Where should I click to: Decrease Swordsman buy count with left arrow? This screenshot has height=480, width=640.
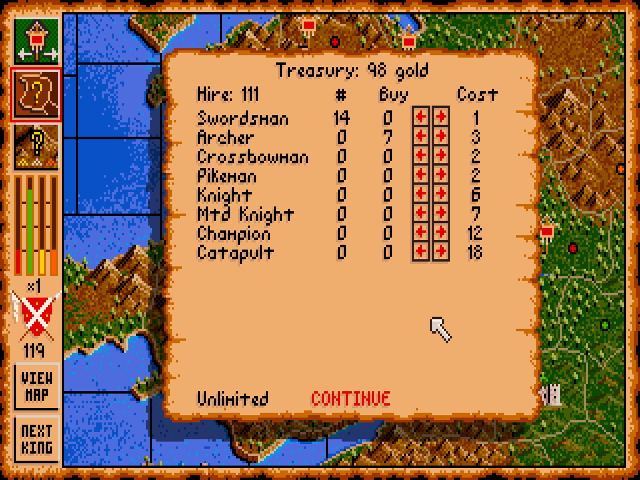pos(421,119)
